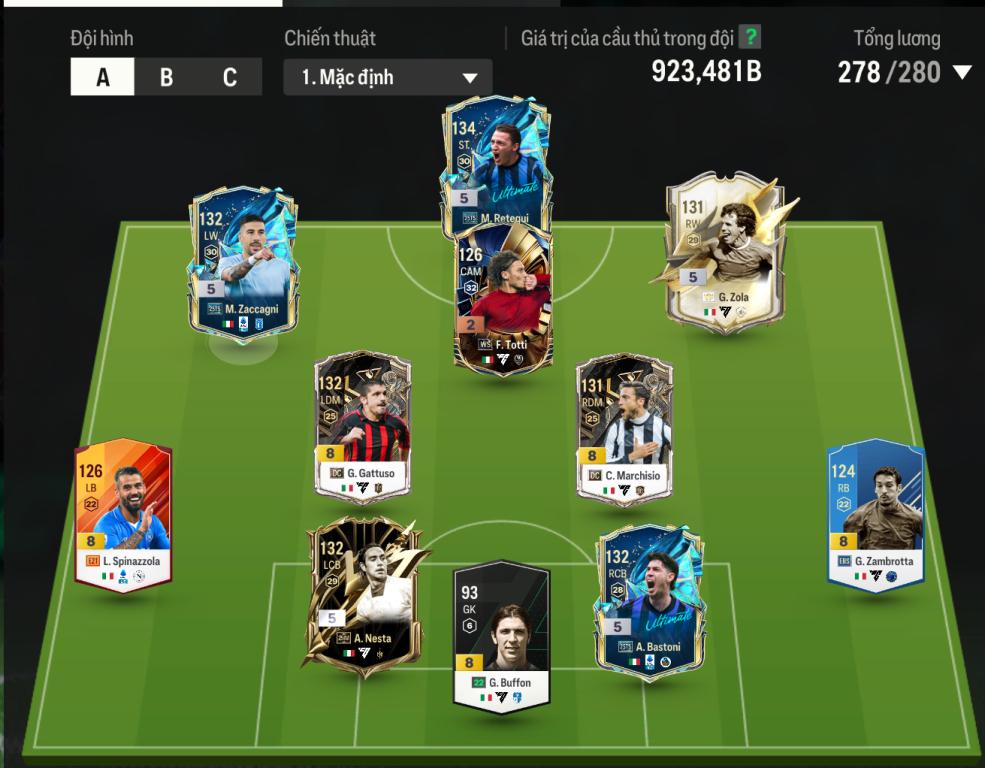
Task: Switch to squad tab A
Action: [102, 77]
